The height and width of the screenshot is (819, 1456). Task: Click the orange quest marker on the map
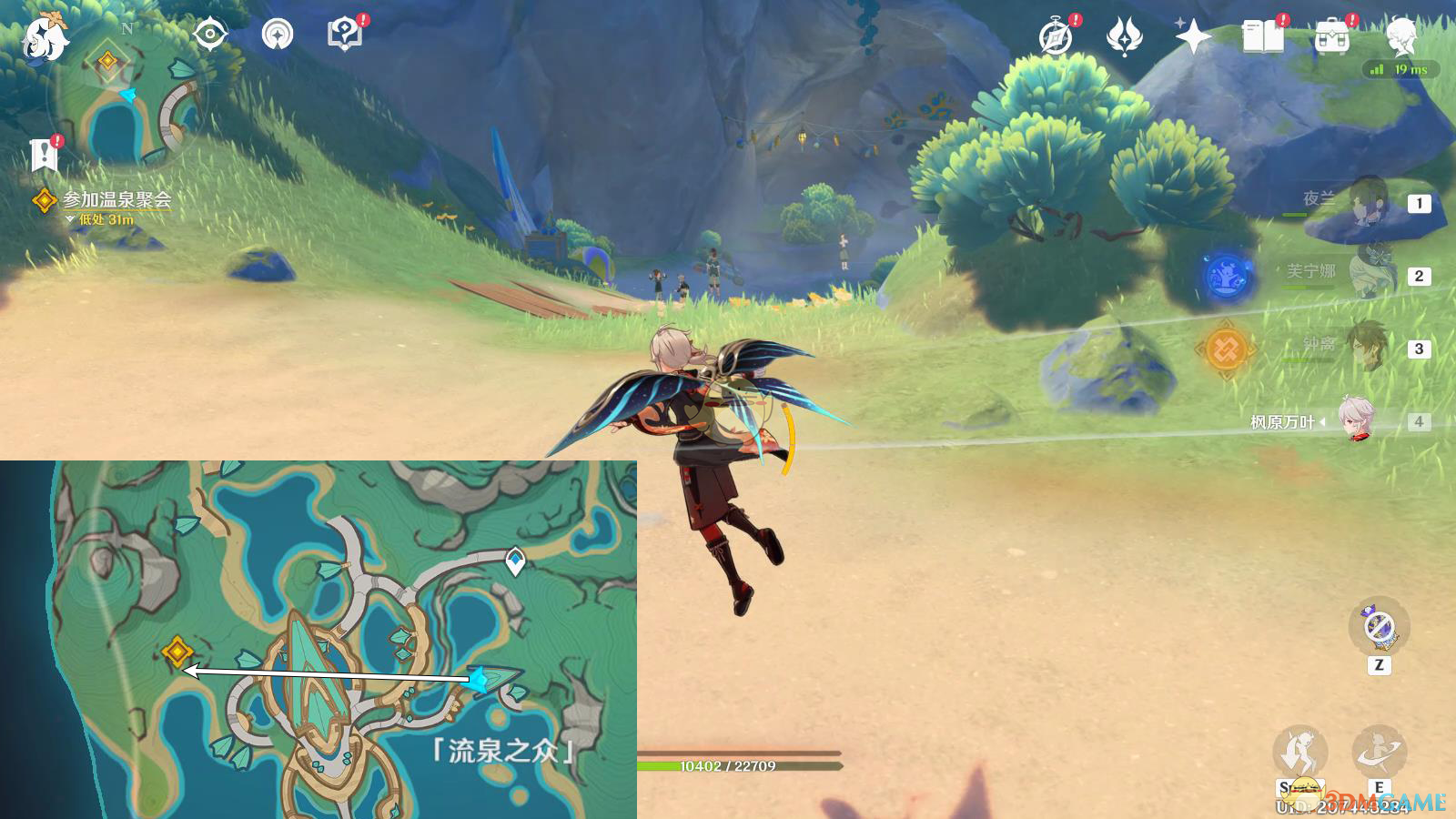[177, 652]
